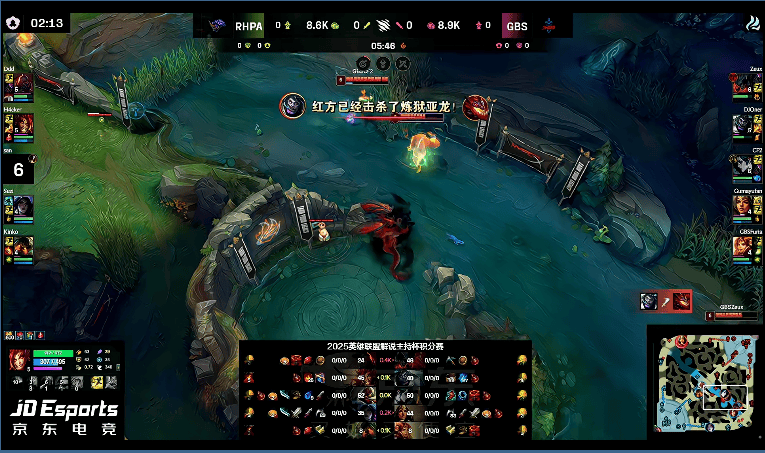Click the JD Esports logo overlay
The width and height of the screenshot is (765, 453).
pos(63,418)
